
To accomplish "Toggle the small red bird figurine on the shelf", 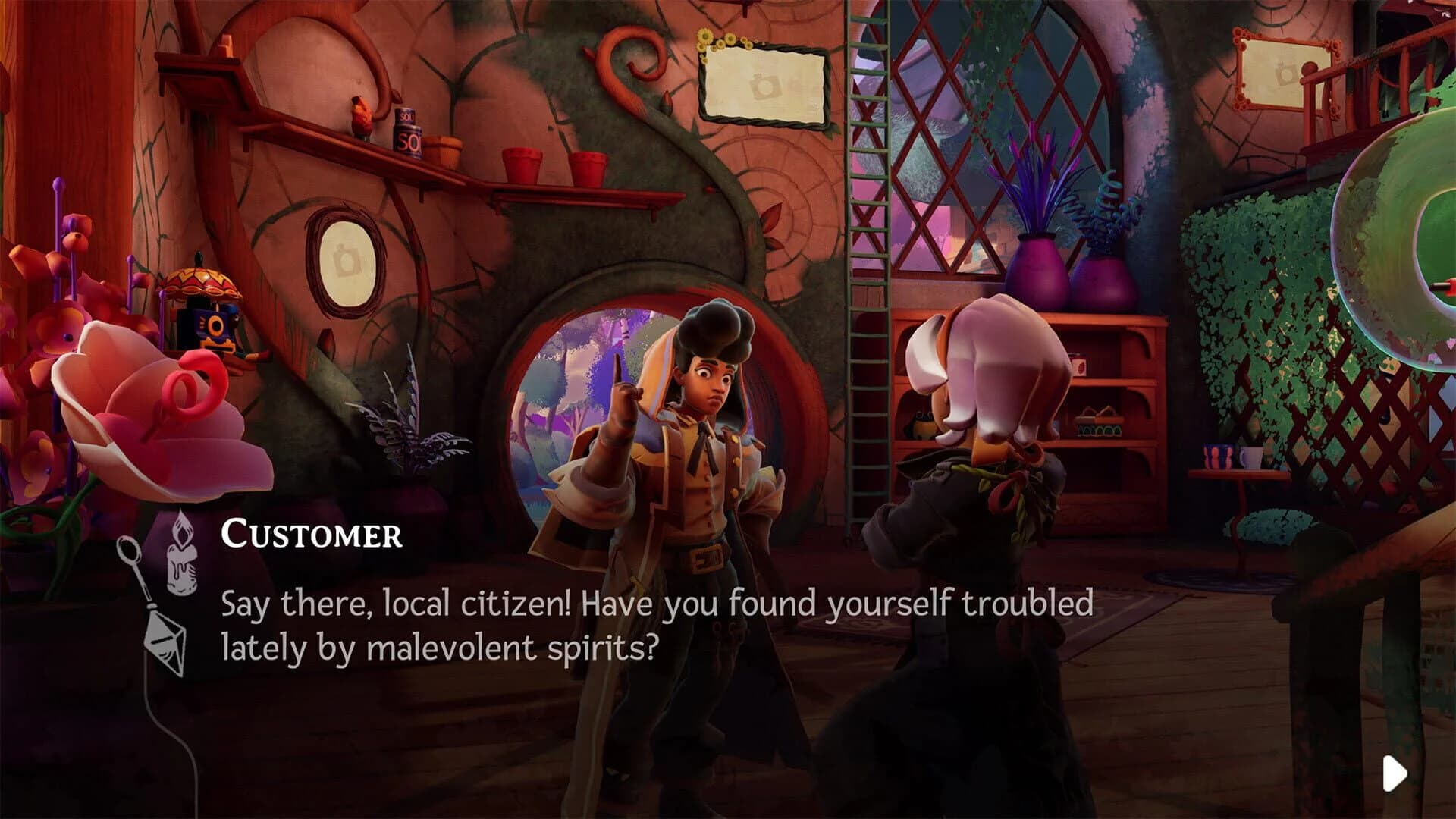I will [x=362, y=118].
